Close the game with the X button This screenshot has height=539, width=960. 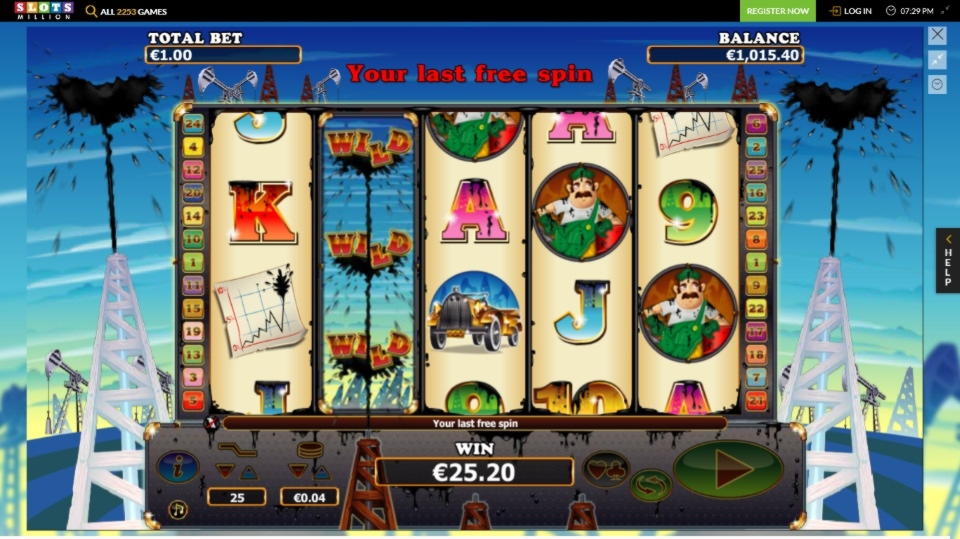click(937, 35)
